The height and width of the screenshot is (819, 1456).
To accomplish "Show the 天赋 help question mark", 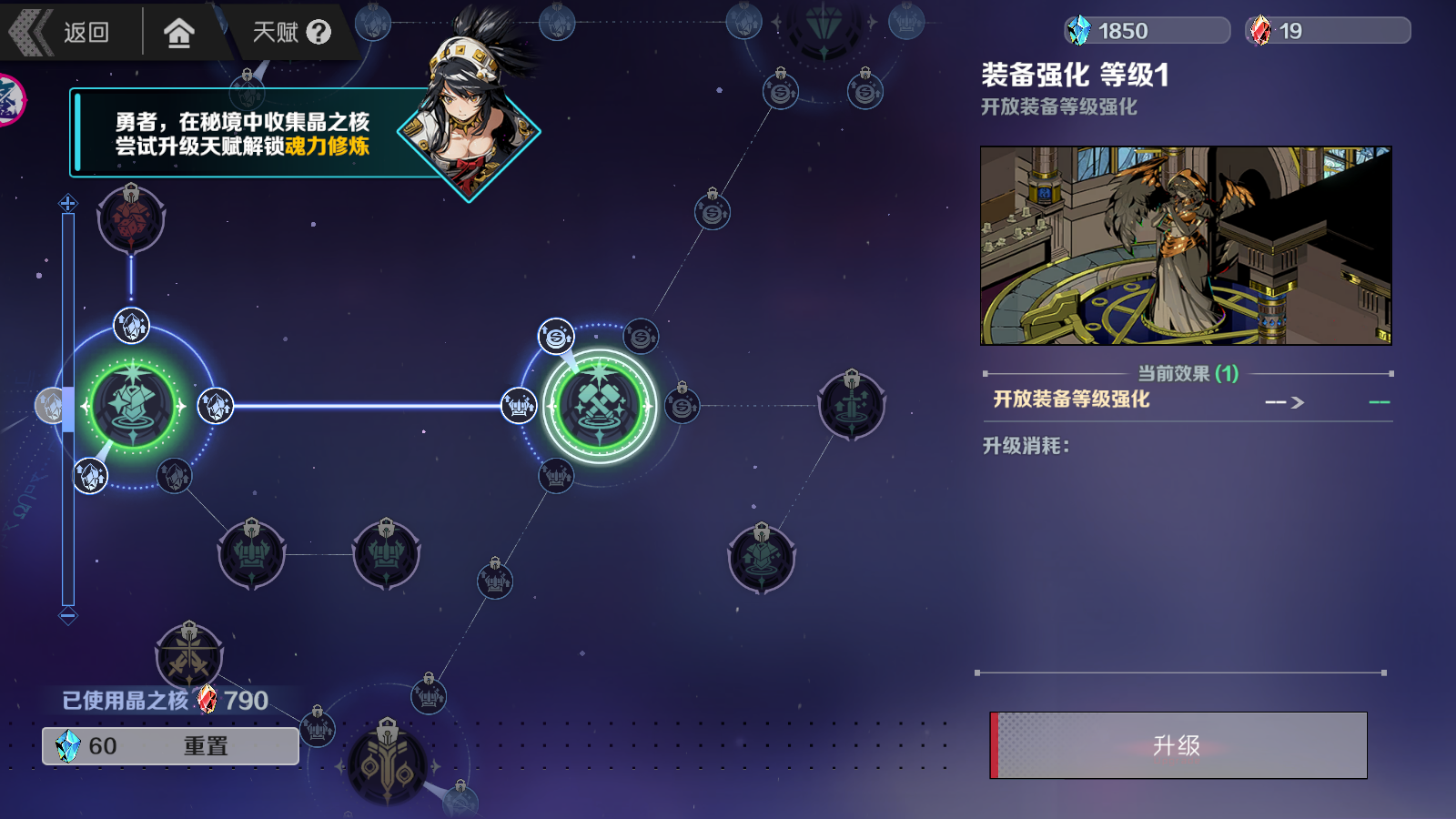I will point(318,33).
